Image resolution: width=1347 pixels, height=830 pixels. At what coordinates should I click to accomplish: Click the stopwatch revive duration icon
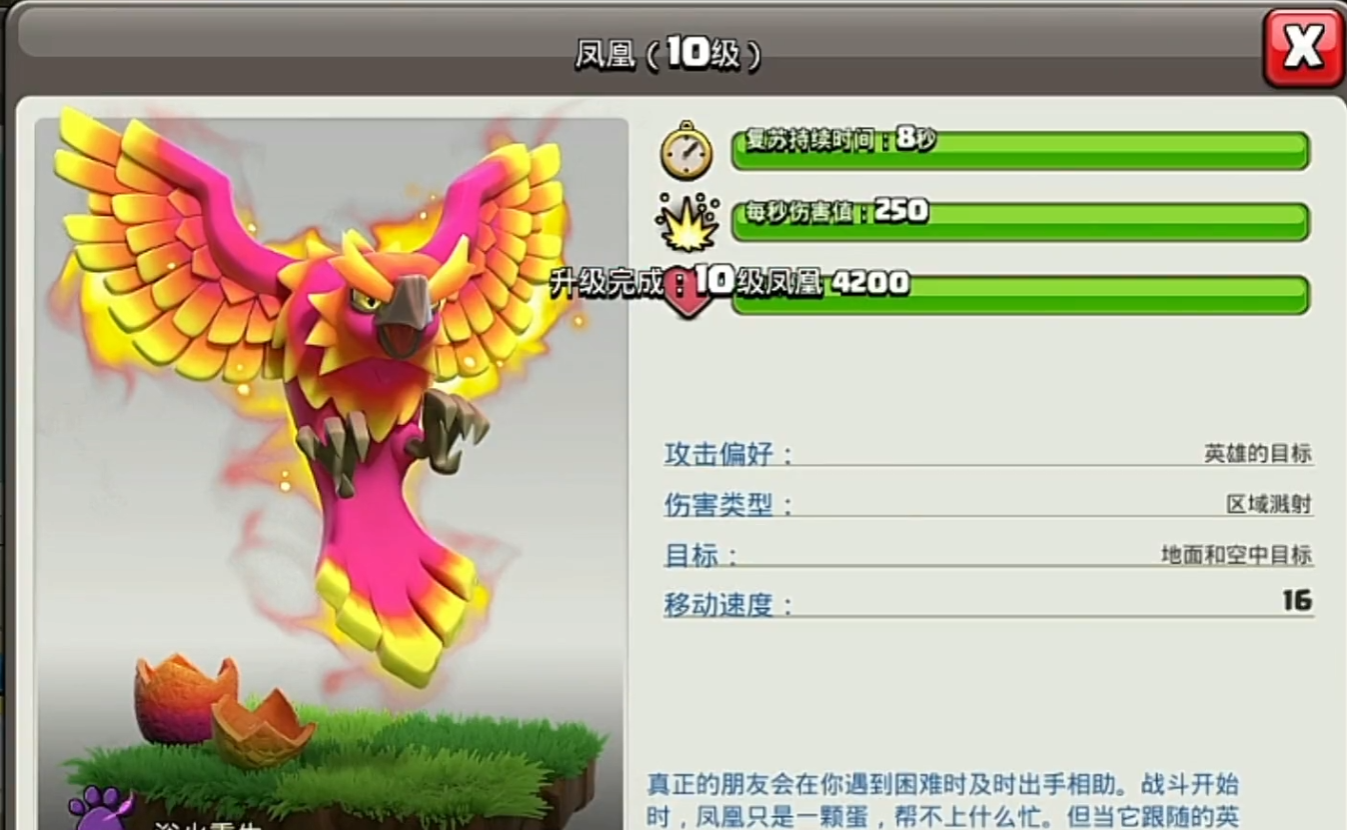(686, 152)
